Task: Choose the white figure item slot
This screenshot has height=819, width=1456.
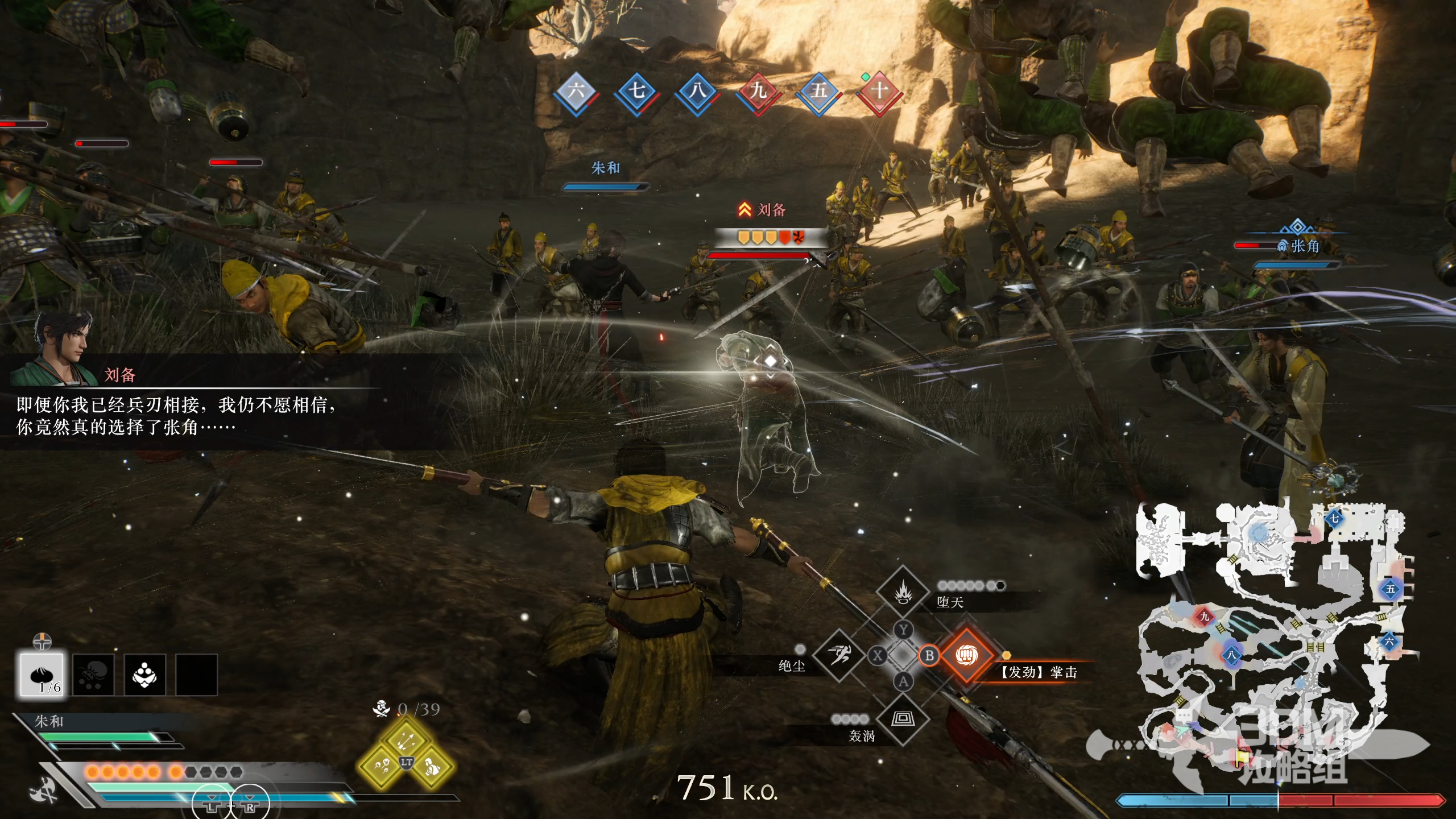Action: point(145,675)
